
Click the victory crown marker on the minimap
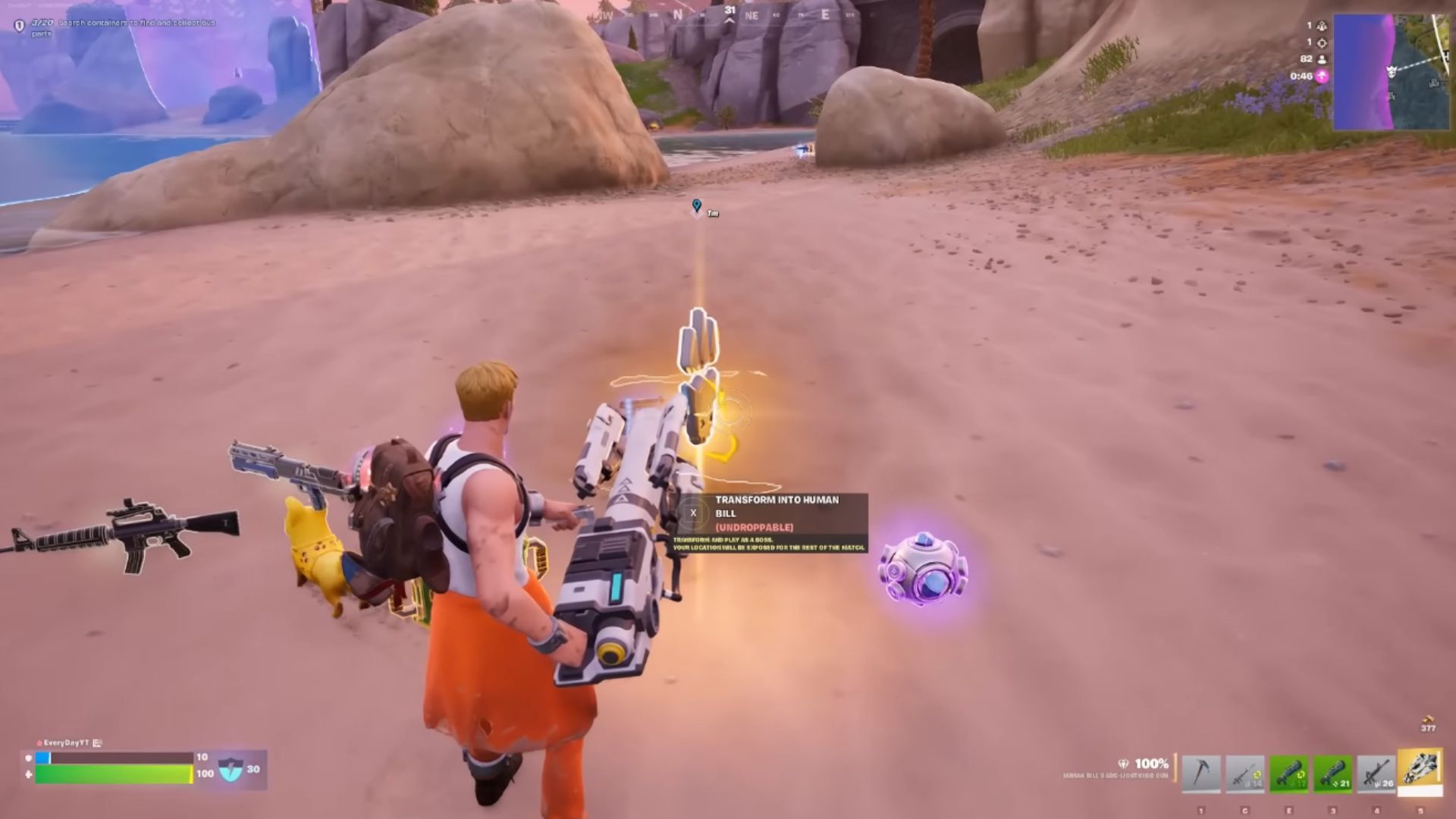coord(1392,71)
